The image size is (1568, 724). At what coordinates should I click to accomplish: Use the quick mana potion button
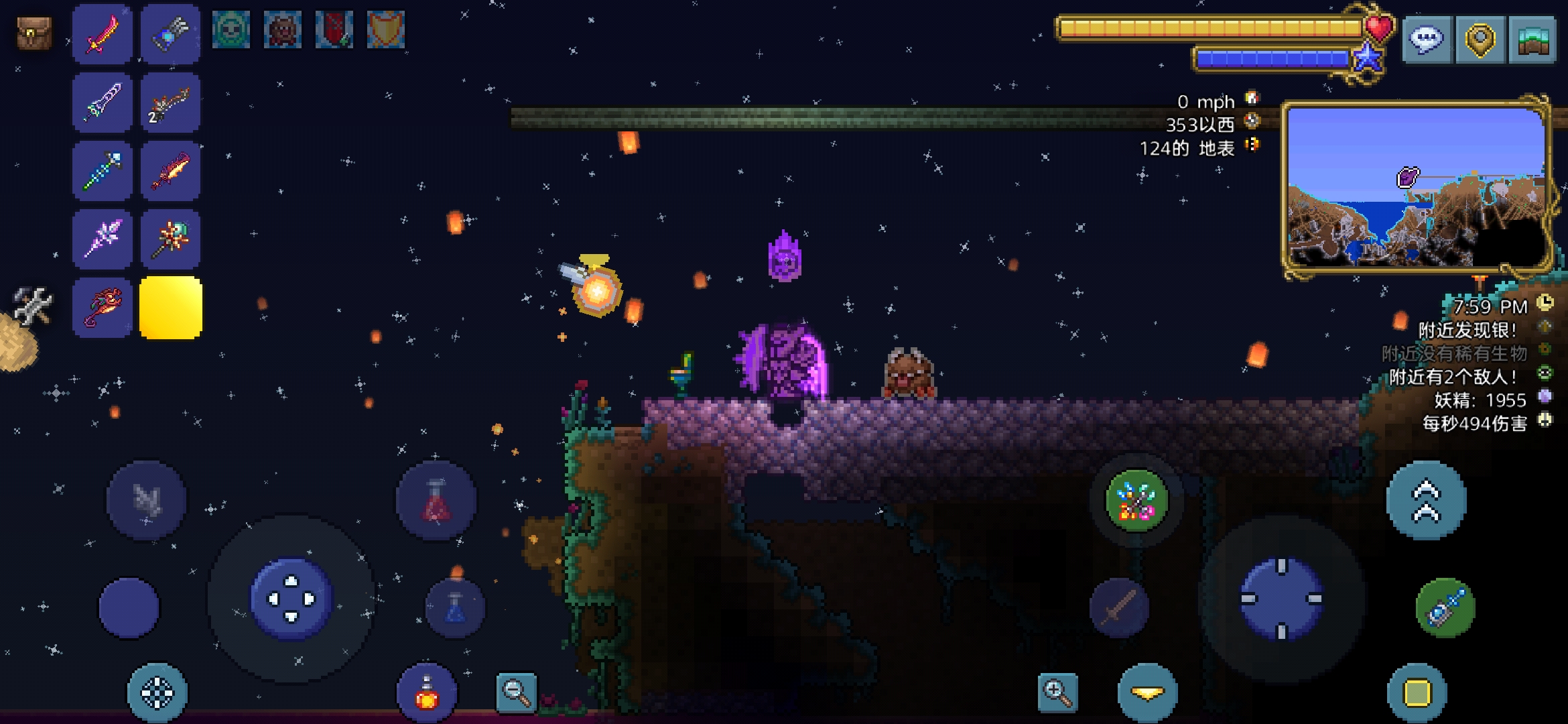455,608
